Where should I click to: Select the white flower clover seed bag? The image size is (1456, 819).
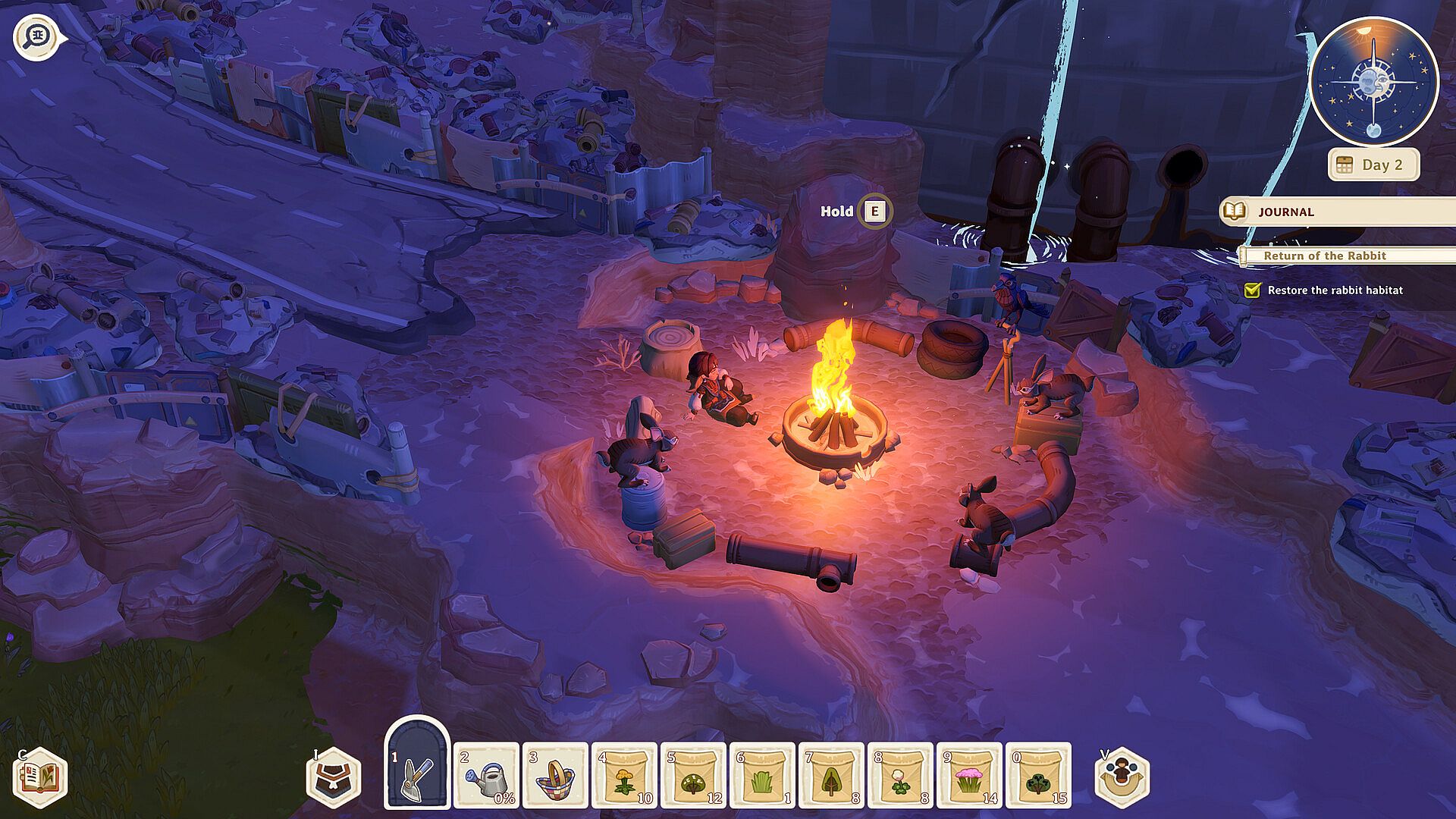tap(900, 776)
